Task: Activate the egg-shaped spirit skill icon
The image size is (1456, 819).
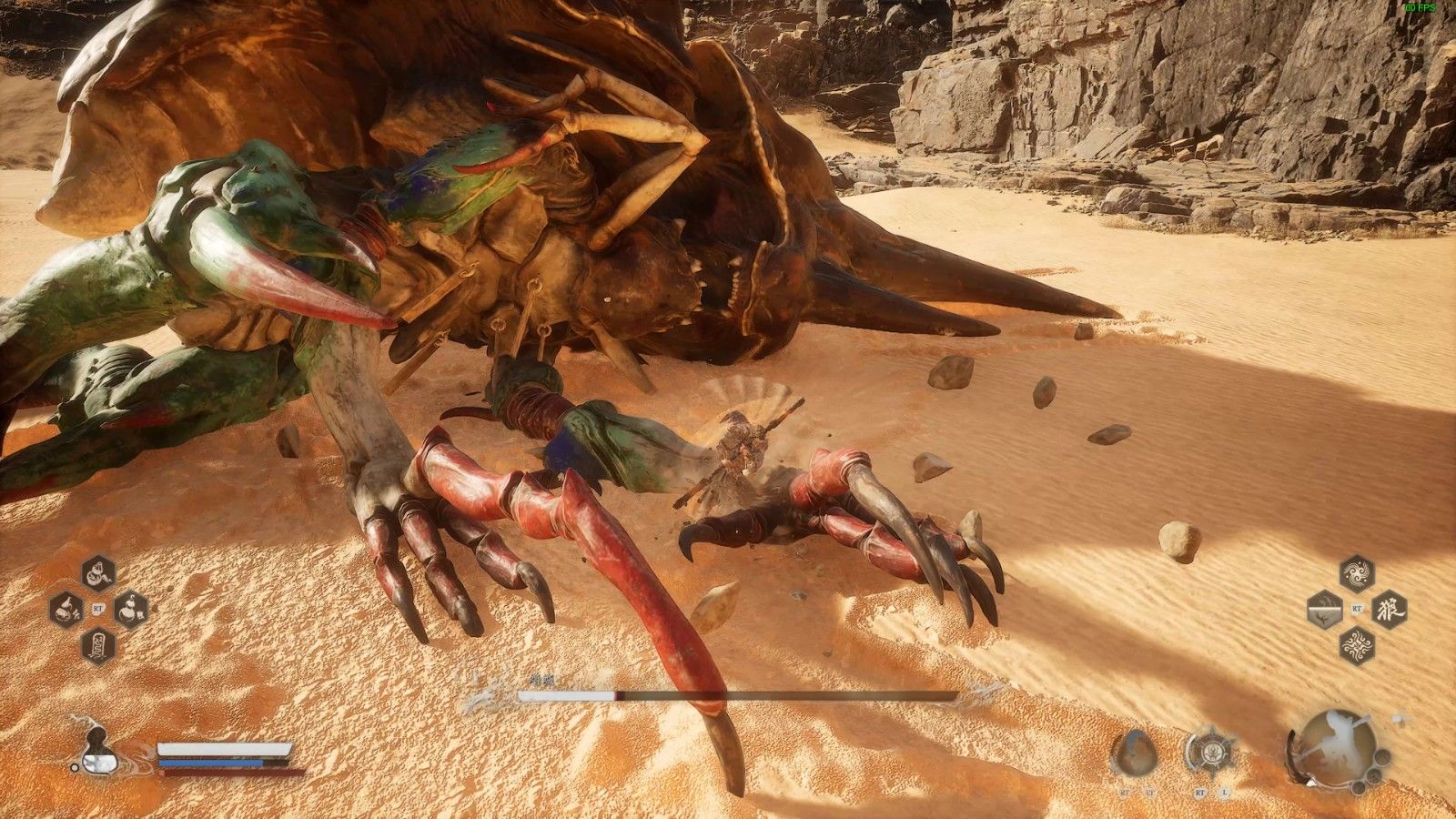Action: 1134,753
